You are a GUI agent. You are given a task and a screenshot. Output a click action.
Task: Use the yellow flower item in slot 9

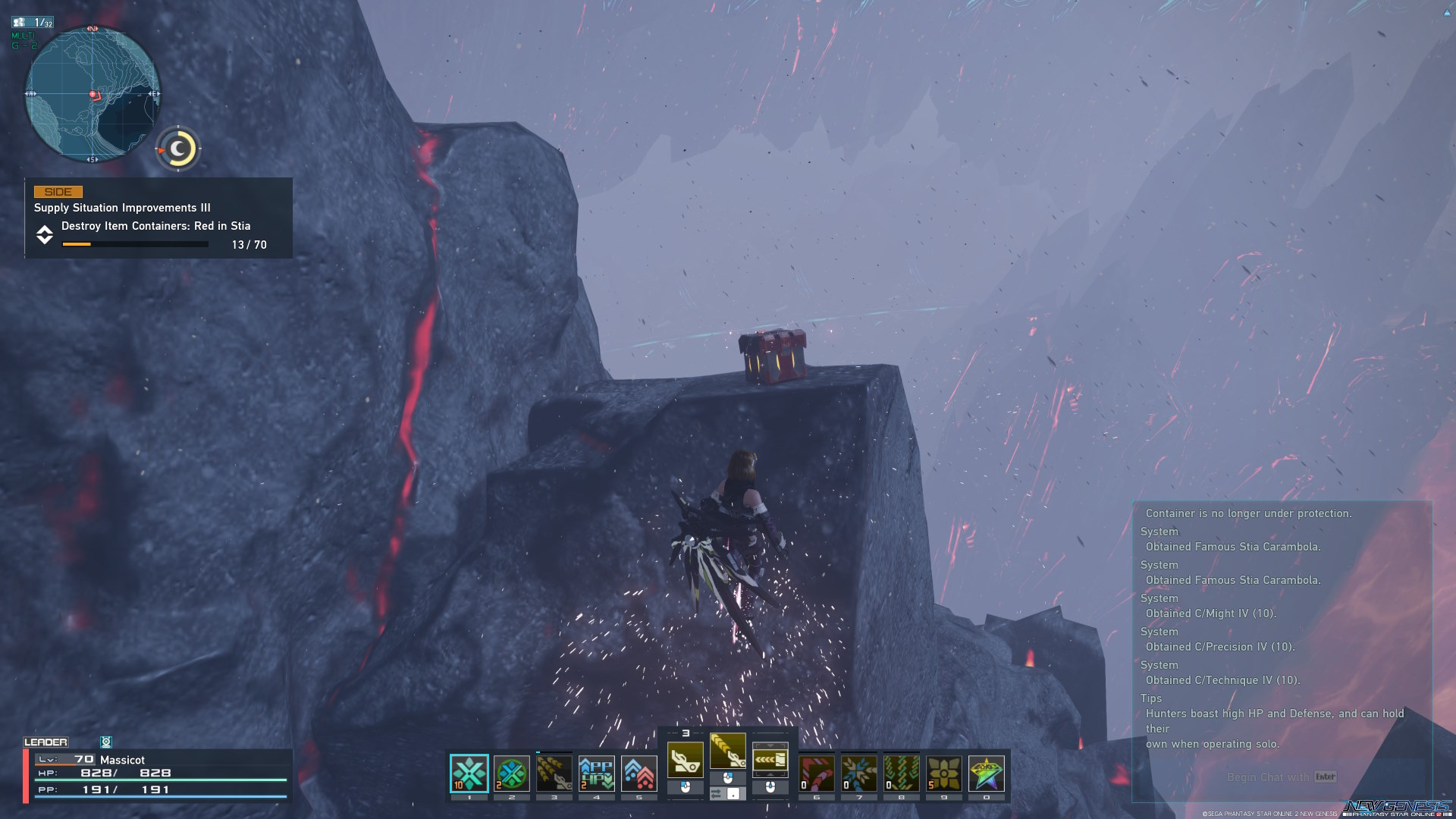(944, 773)
